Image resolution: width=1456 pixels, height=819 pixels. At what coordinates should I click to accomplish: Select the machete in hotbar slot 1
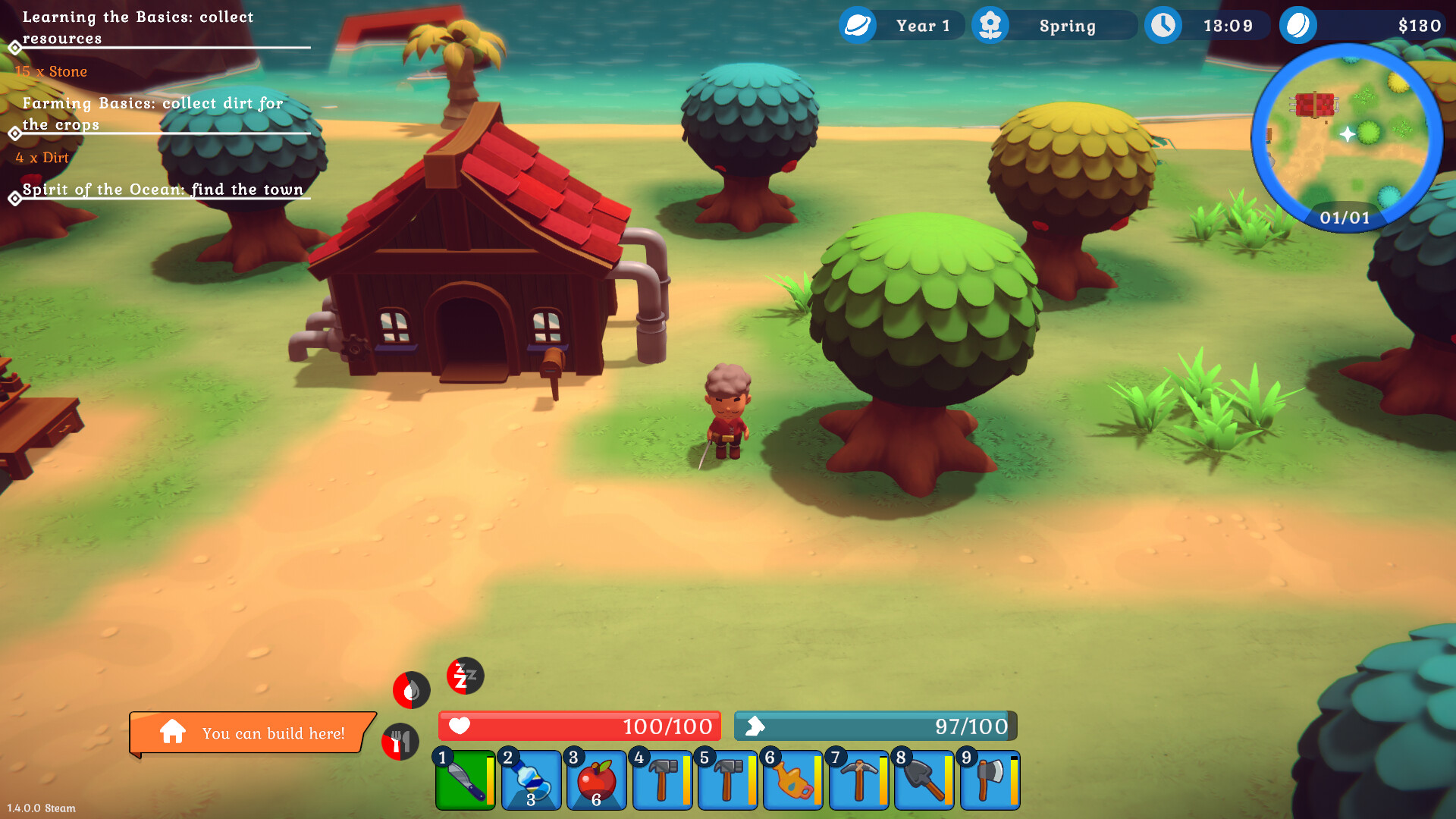coord(465,780)
